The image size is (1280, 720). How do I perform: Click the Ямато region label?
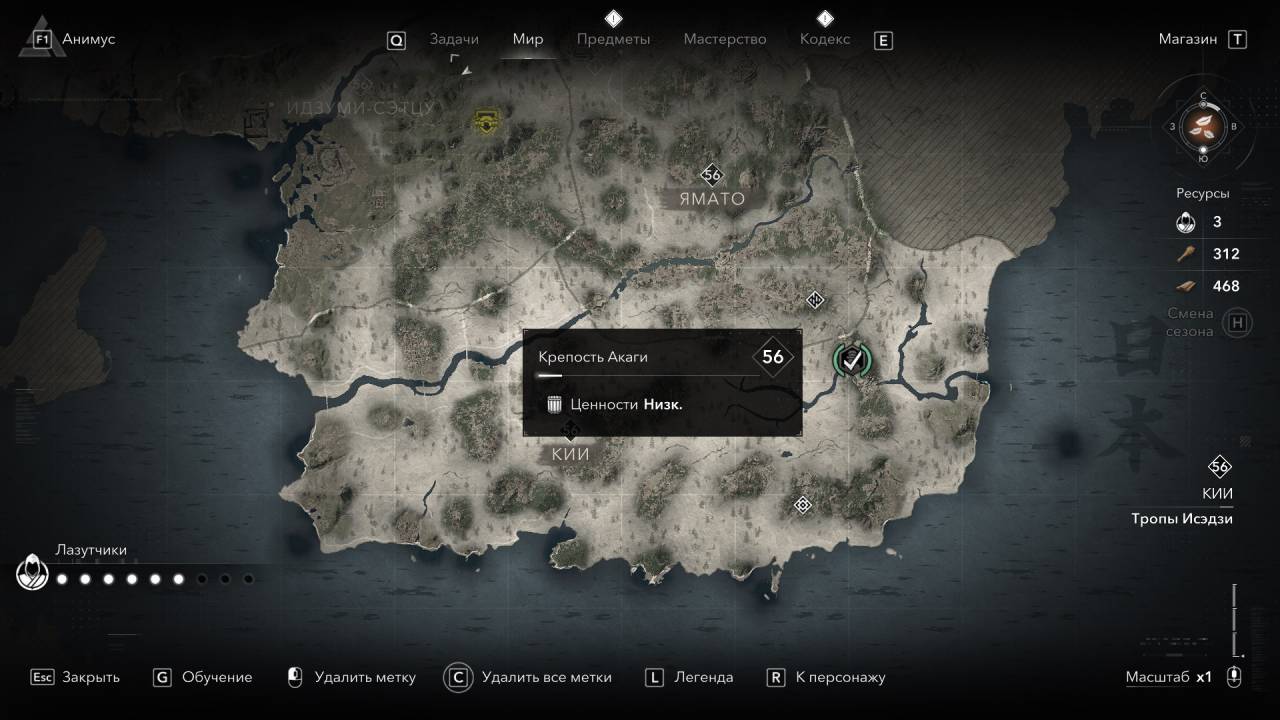(712, 199)
